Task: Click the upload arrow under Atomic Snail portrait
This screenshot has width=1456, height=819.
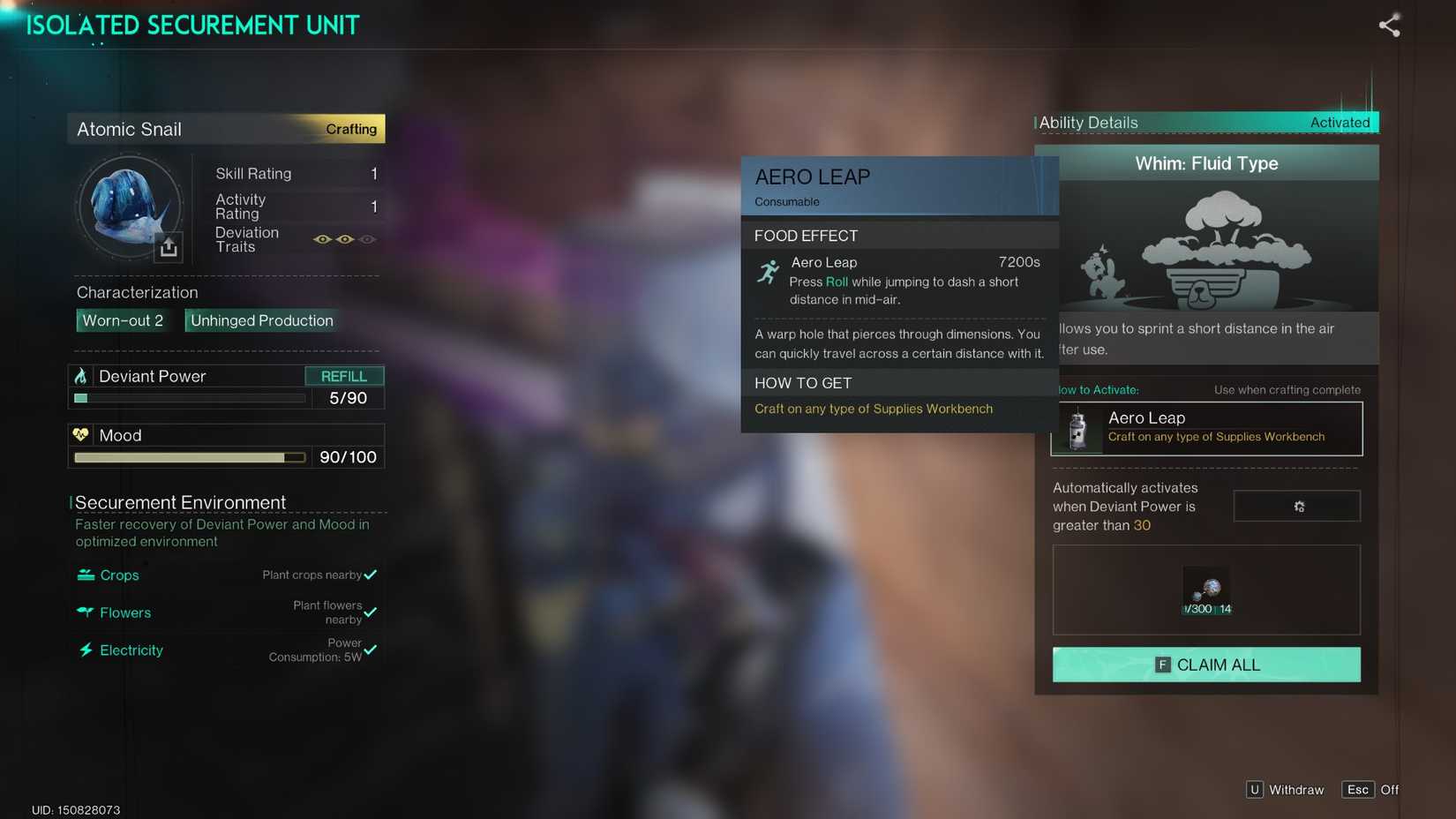Action: pos(168,248)
